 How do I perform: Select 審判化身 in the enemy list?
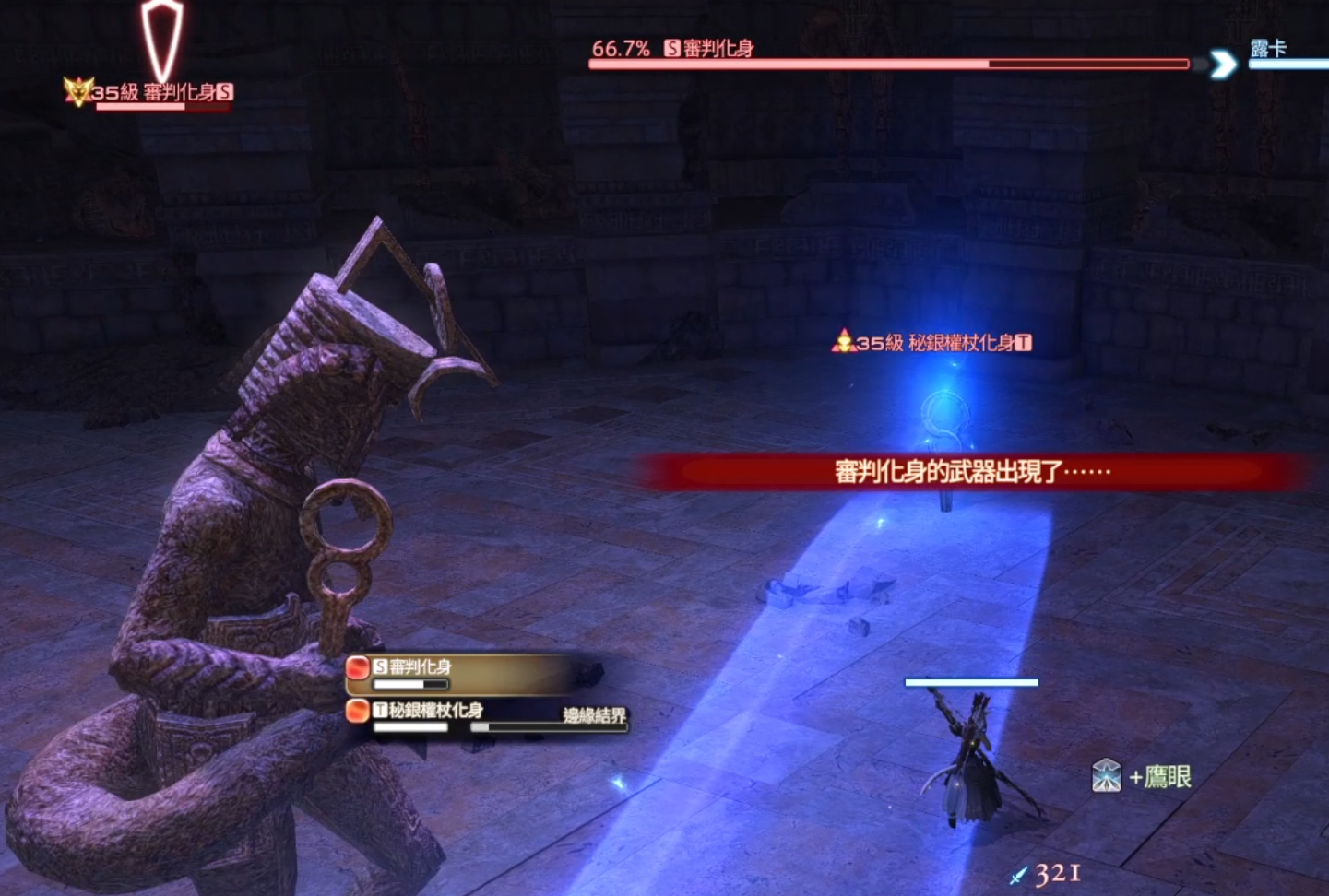(x=421, y=667)
